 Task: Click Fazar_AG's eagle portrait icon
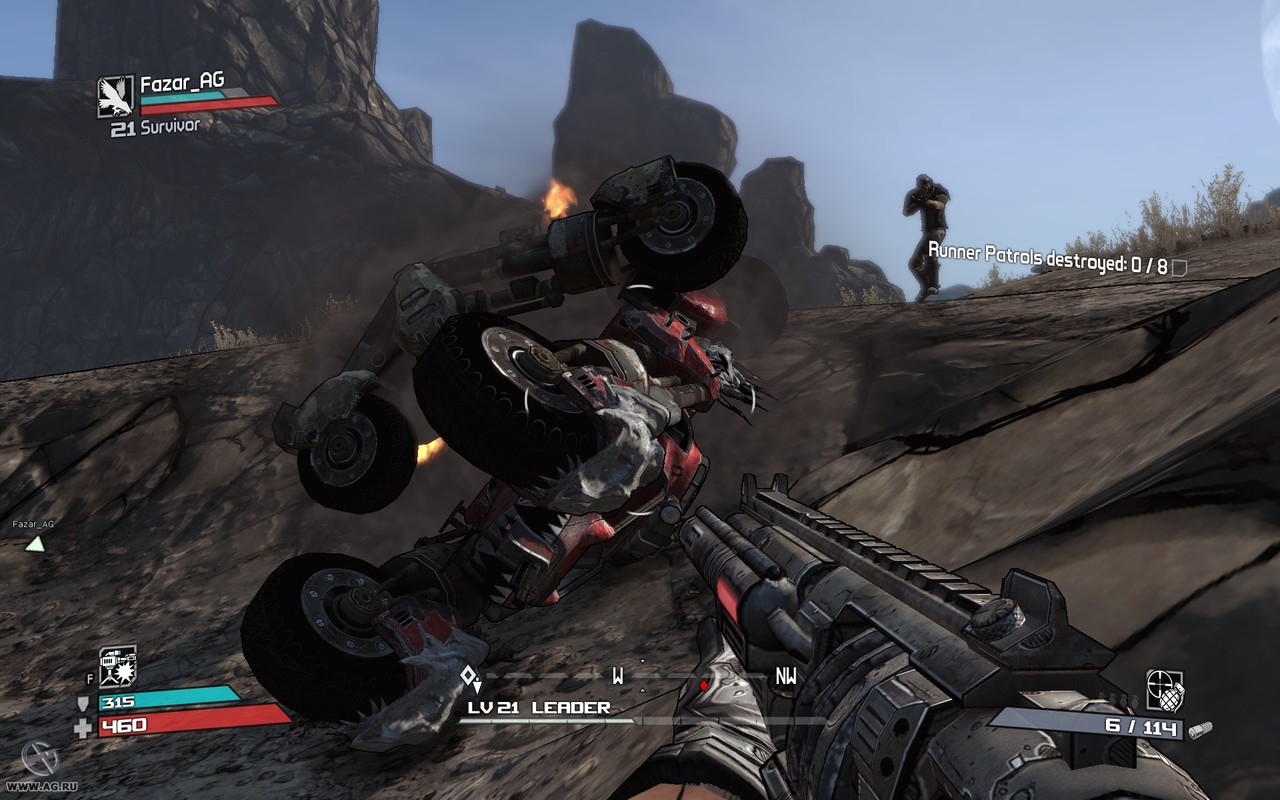(116, 96)
